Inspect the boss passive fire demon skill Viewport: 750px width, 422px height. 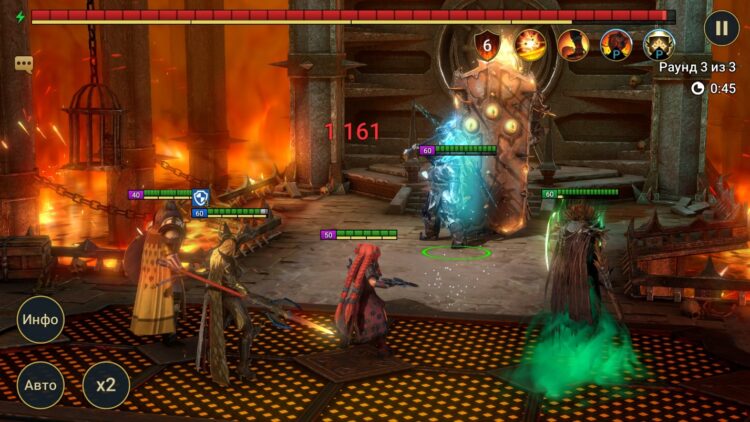click(615, 44)
